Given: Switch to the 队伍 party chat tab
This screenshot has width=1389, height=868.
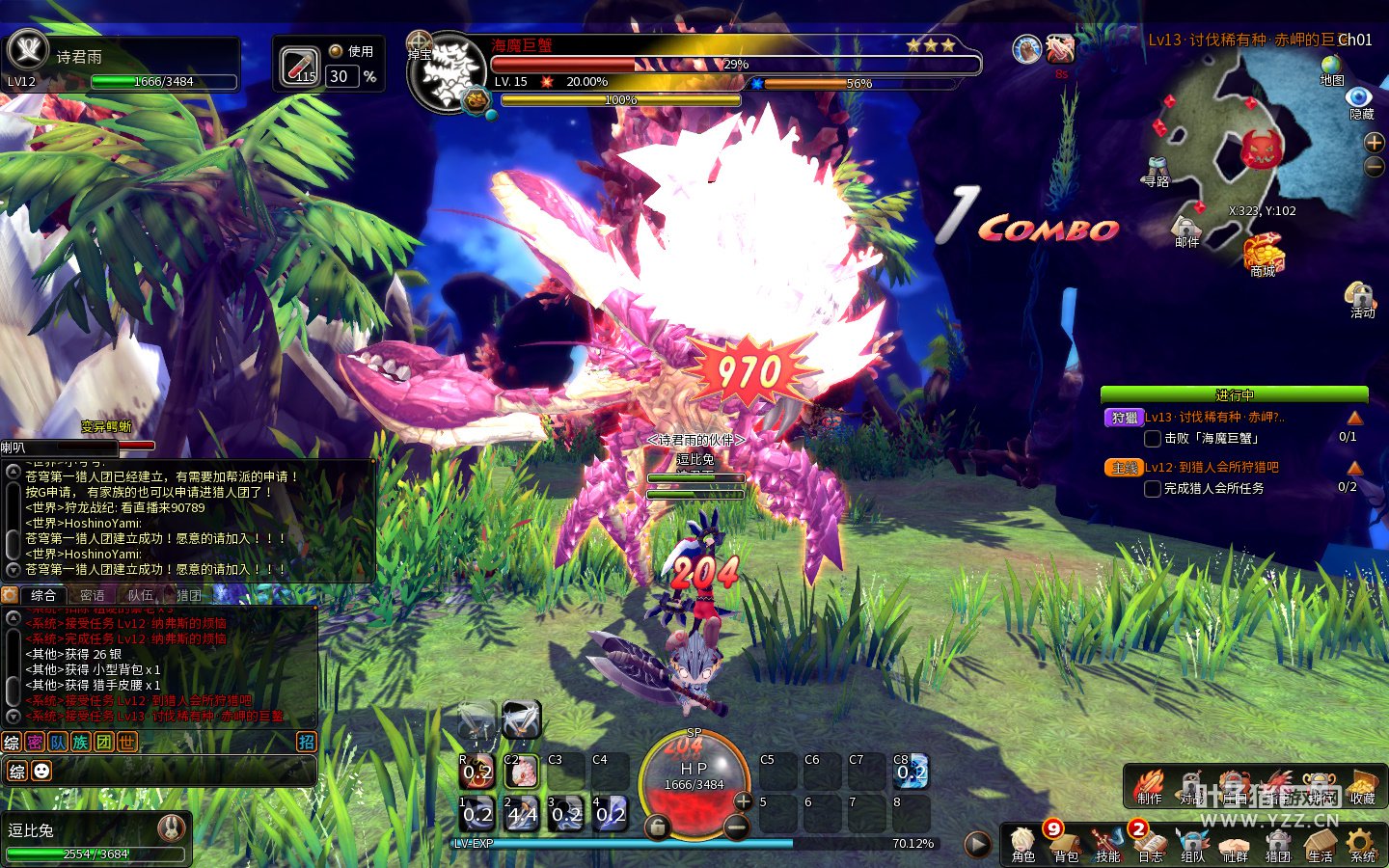Looking at the screenshot, I should point(141,595).
